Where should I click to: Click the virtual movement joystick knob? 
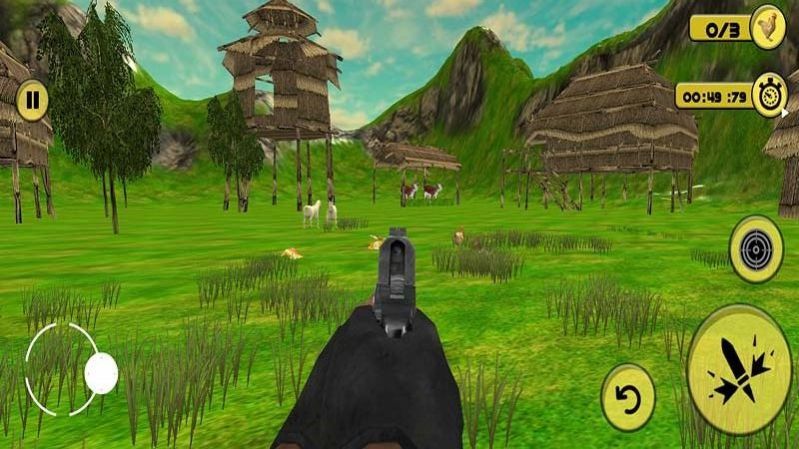101,373
